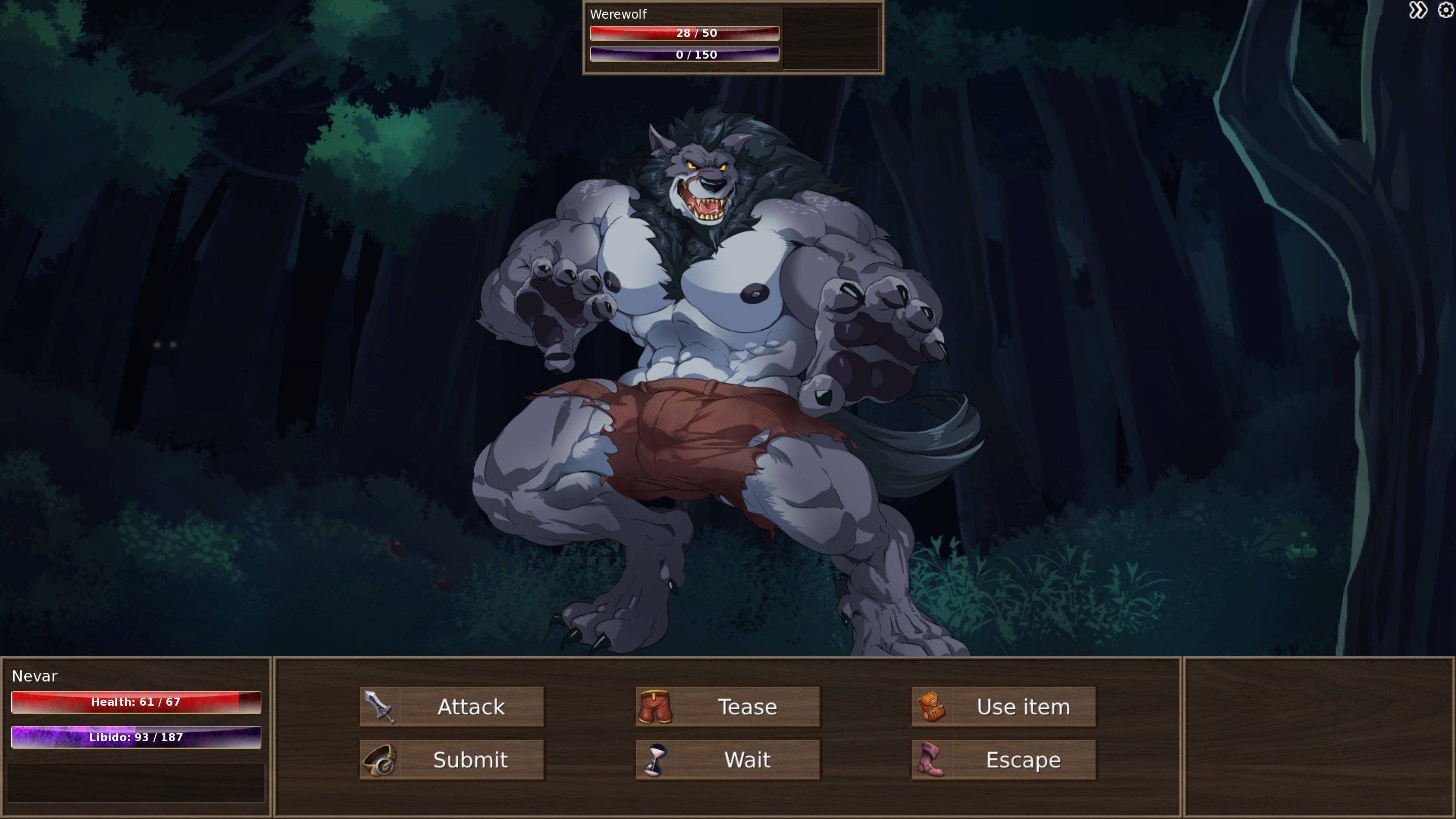This screenshot has width=1456, height=819.
Task: Select the Tease action
Action: click(x=728, y=707)
